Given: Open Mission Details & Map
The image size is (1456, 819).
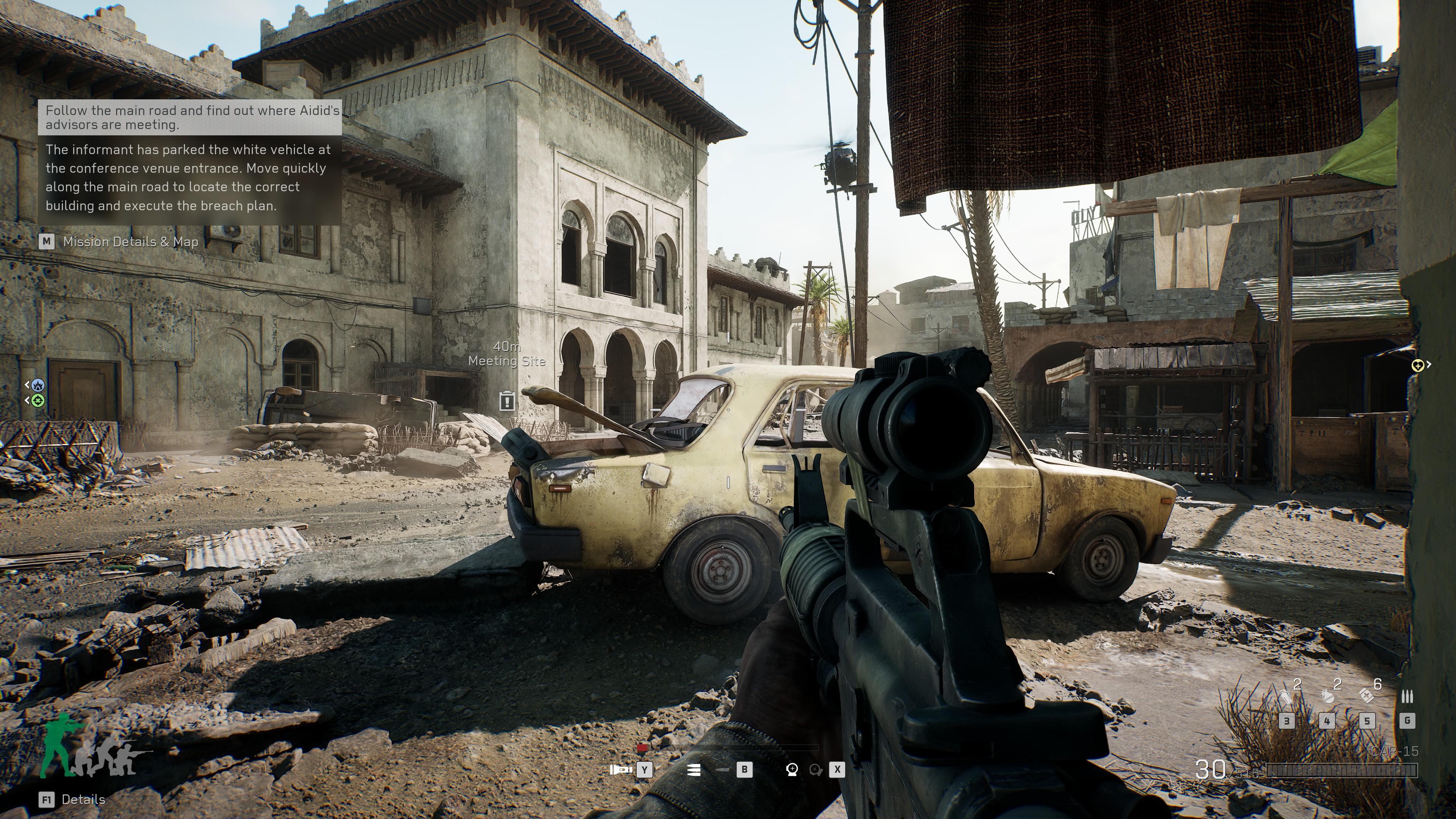Looking at the screenshot, I should tap(130, 242).
